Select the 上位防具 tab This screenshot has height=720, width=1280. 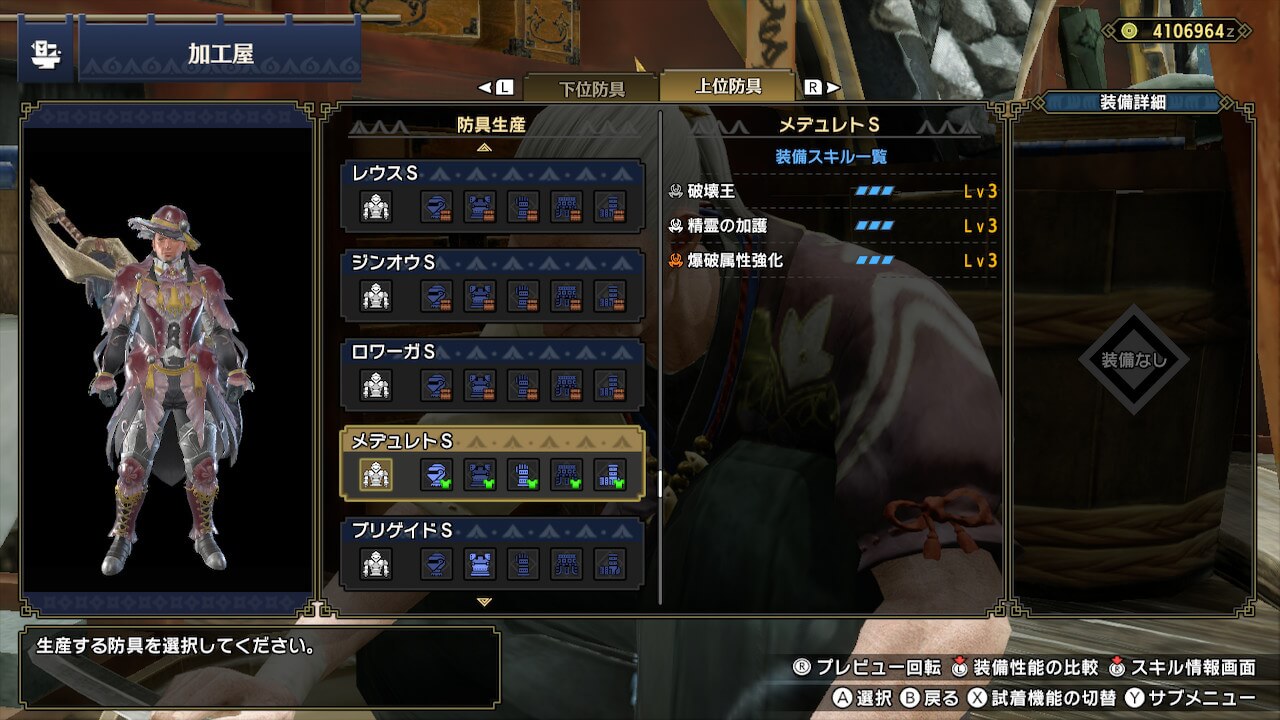tap(728, 86)
